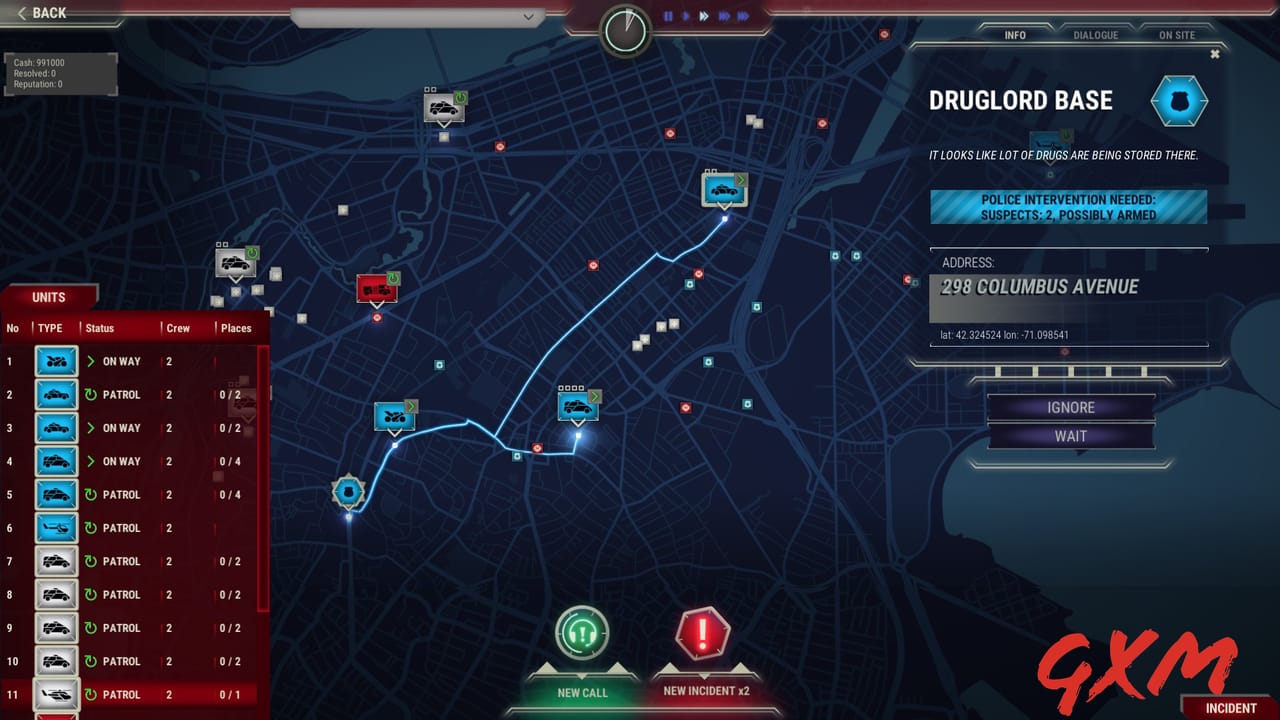
Task: Select the motorcycle unit No 1
Action: [56, 361]
